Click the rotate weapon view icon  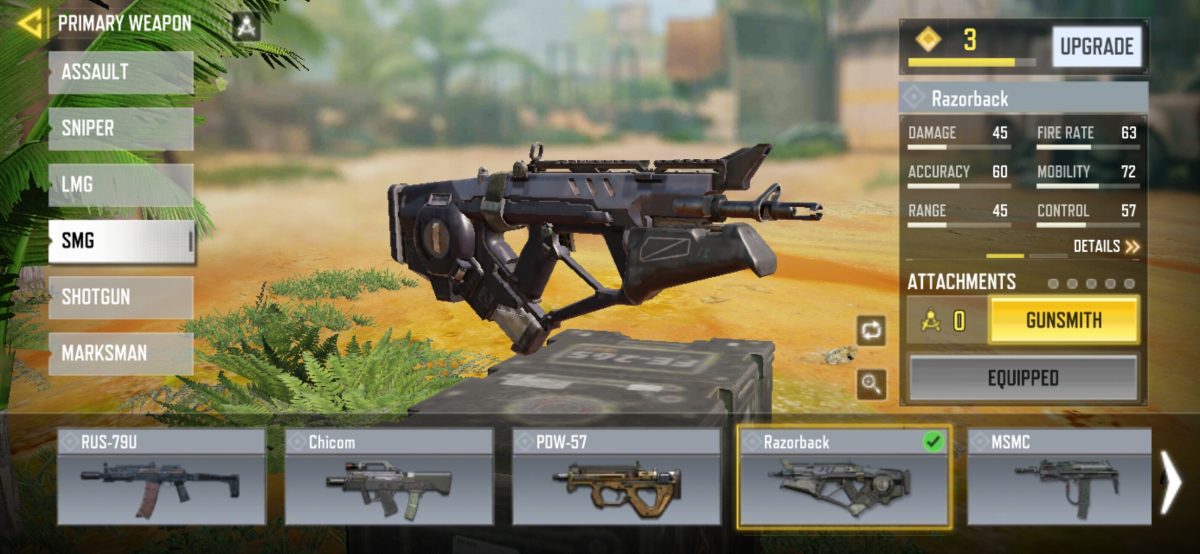(871, 330)
